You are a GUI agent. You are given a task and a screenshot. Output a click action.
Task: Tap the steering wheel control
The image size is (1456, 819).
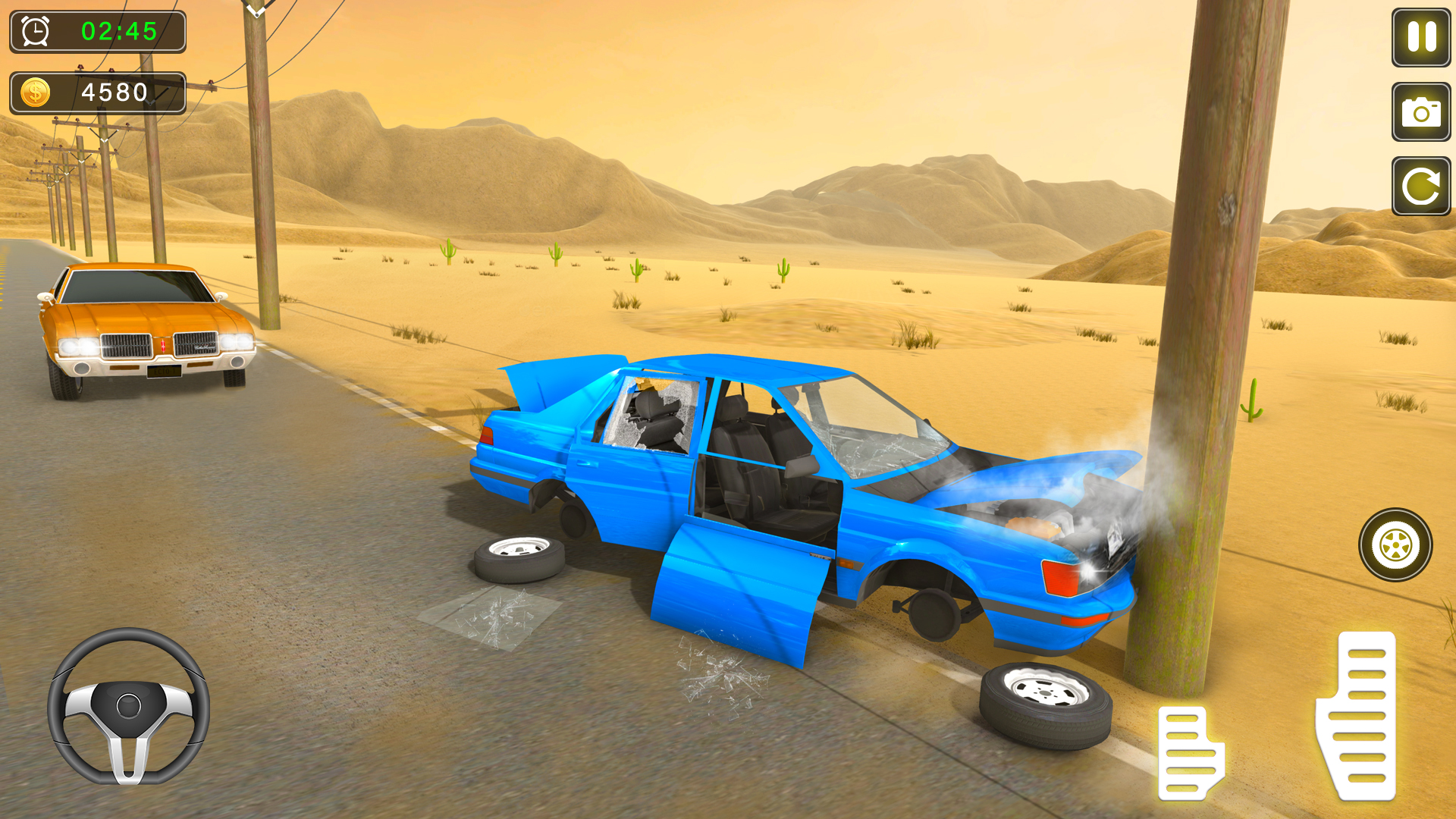click(x=129, y=705)
